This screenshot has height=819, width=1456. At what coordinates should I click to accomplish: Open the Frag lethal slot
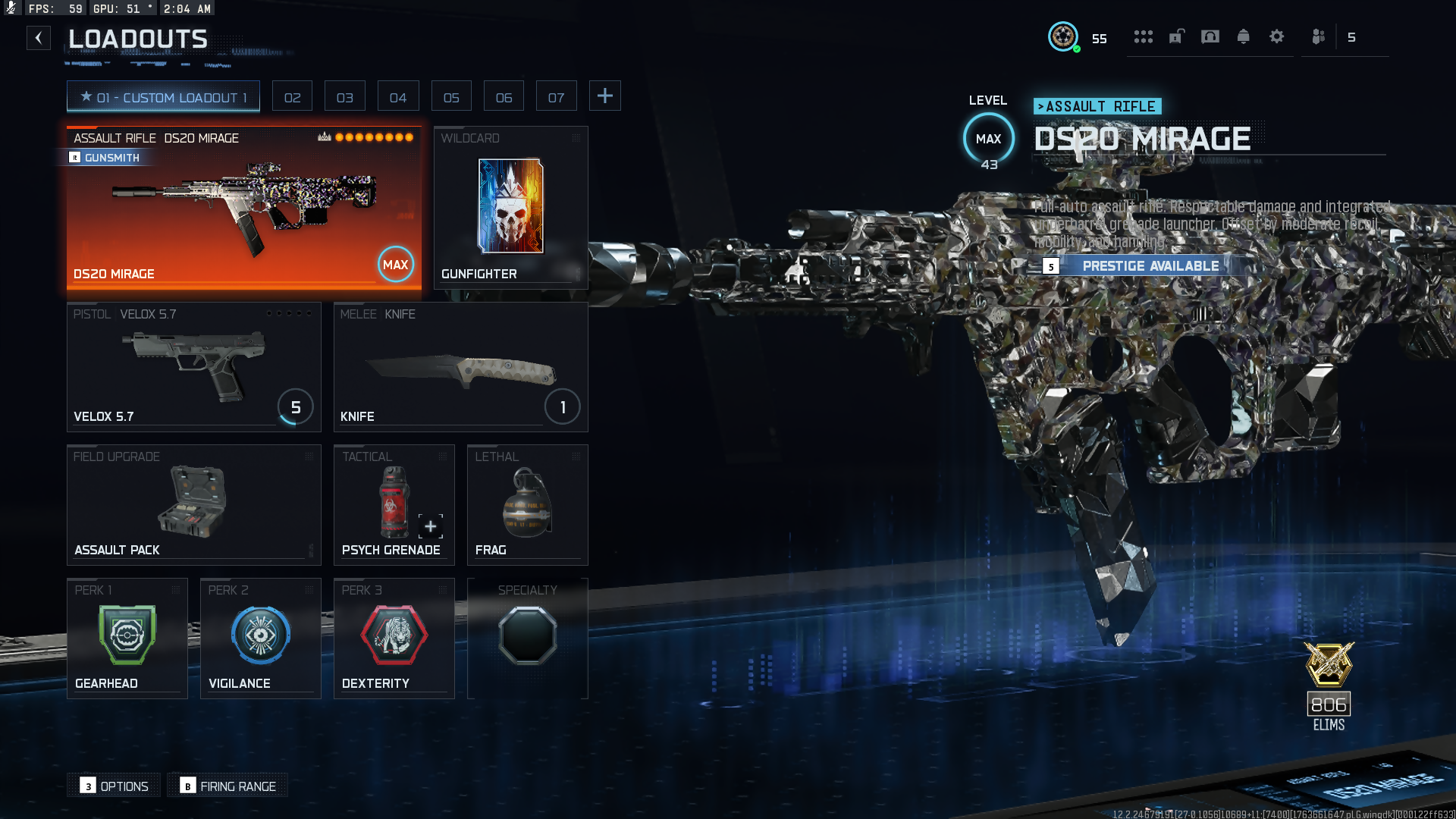[527, 505]
